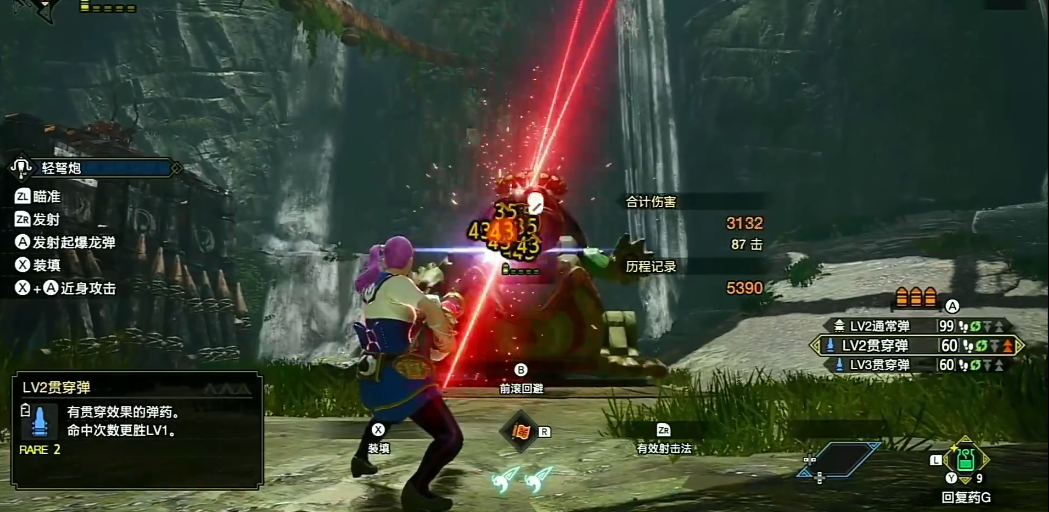Click the orange flag diamond icon

coord(521,432)
